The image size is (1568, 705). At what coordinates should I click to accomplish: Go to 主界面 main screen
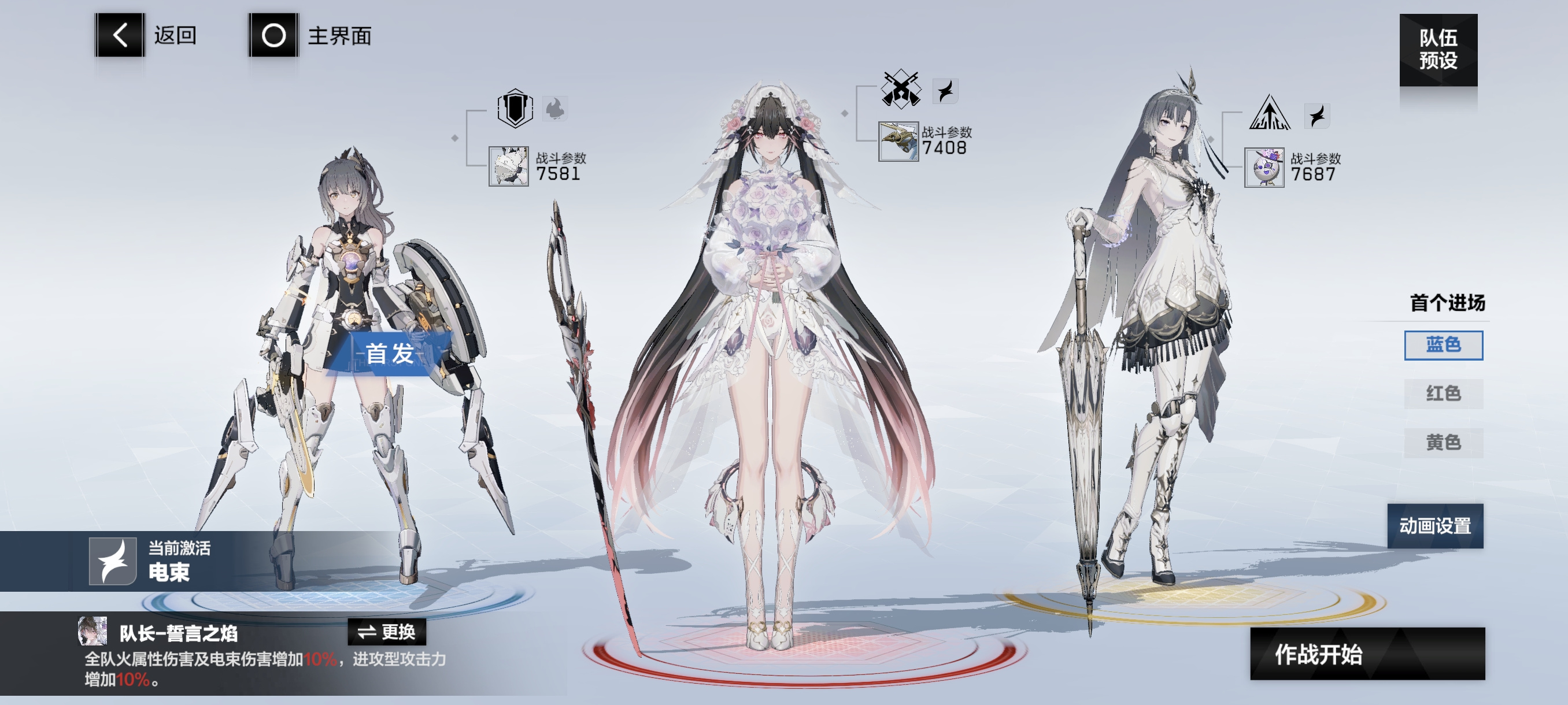pos(273,35)
